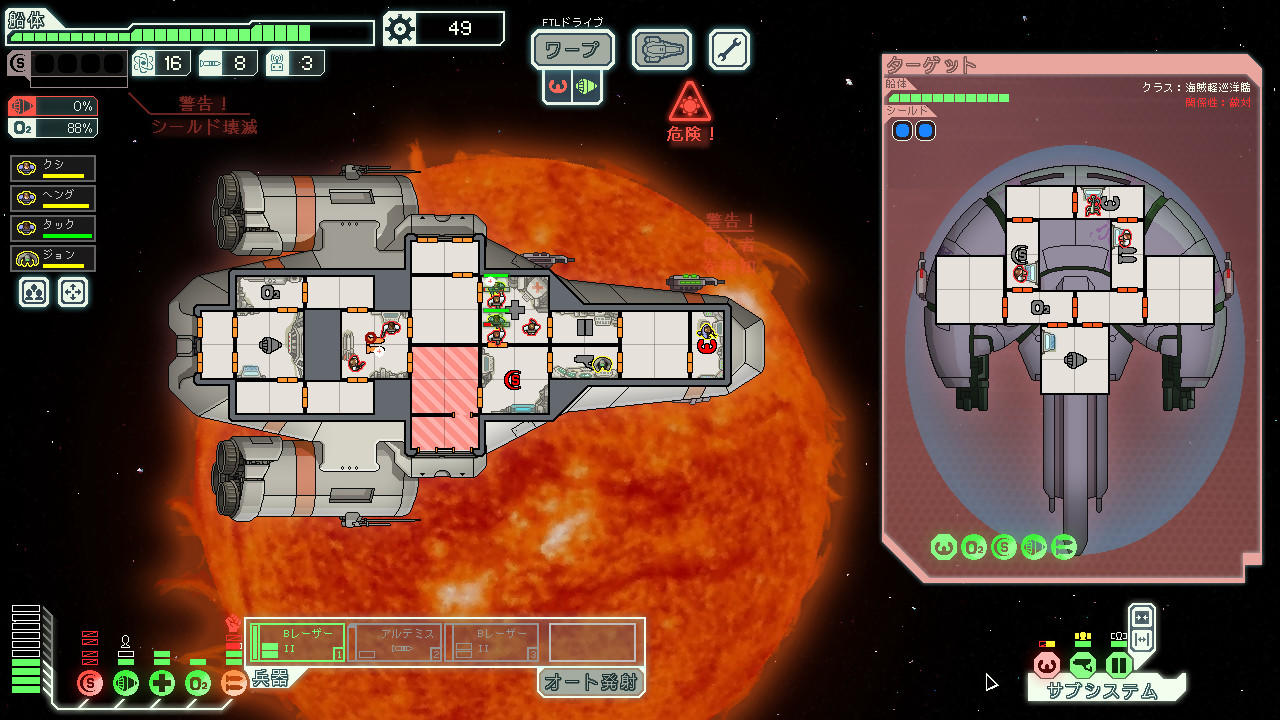
Task: Click the return crew to stations button
Action: coord(73,291)
